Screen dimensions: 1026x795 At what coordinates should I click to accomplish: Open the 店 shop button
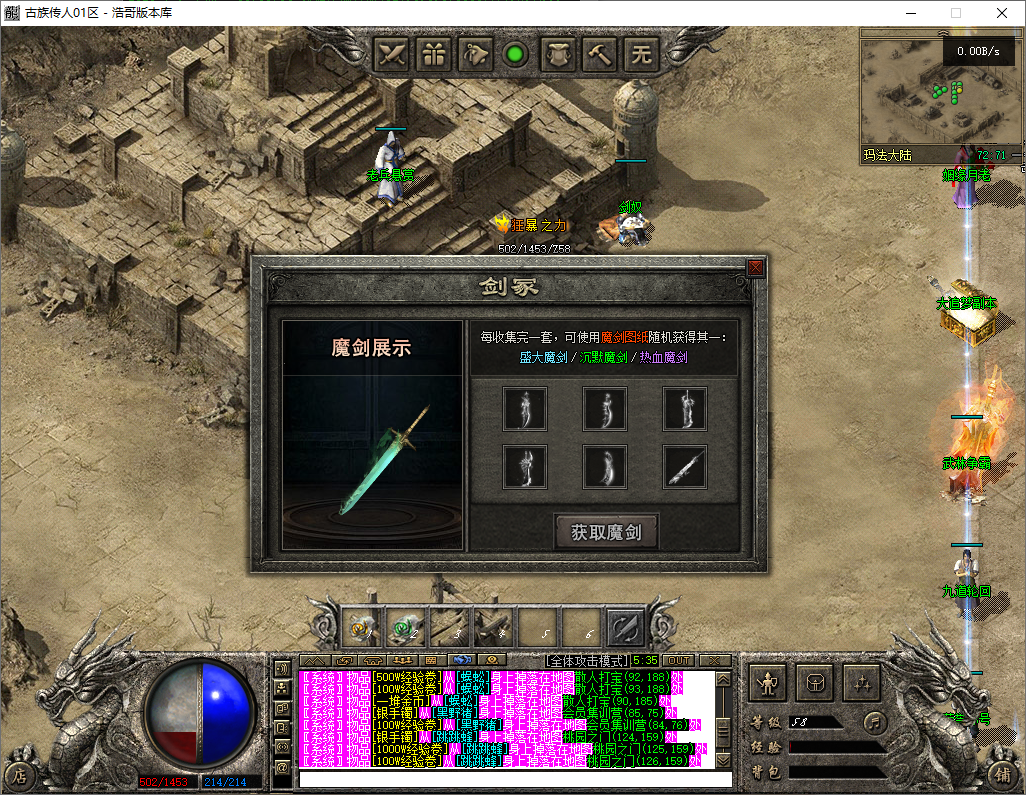coord(19,775)
